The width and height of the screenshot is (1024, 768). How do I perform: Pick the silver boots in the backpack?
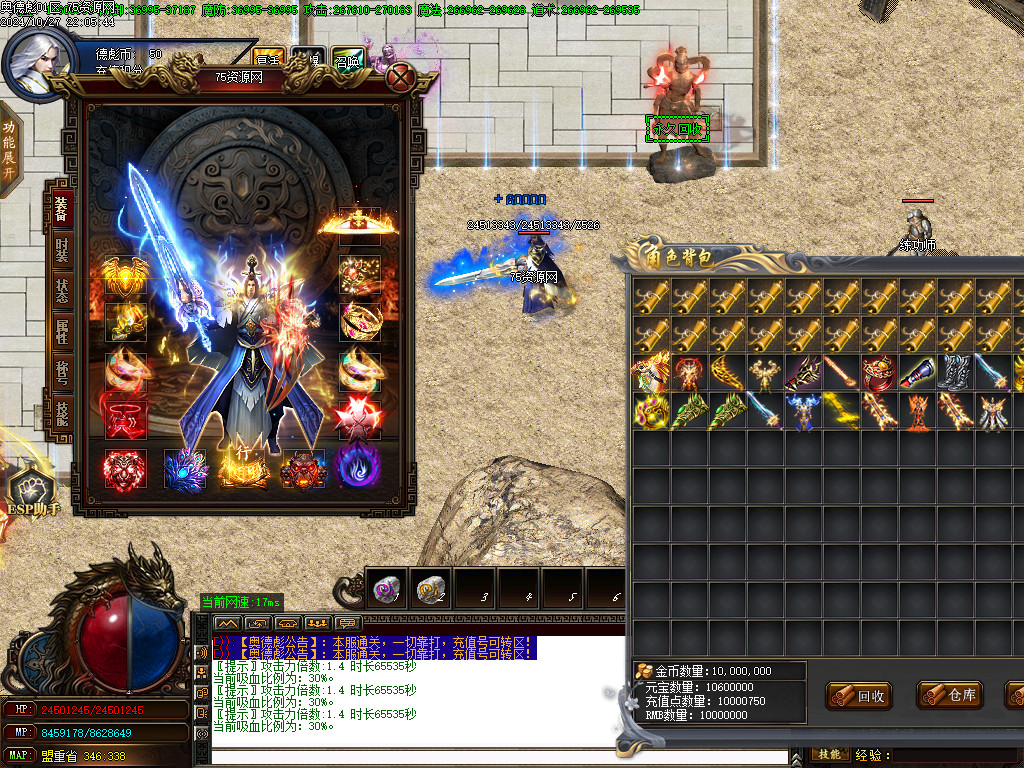pyautogui.click(x=955, y=373)
